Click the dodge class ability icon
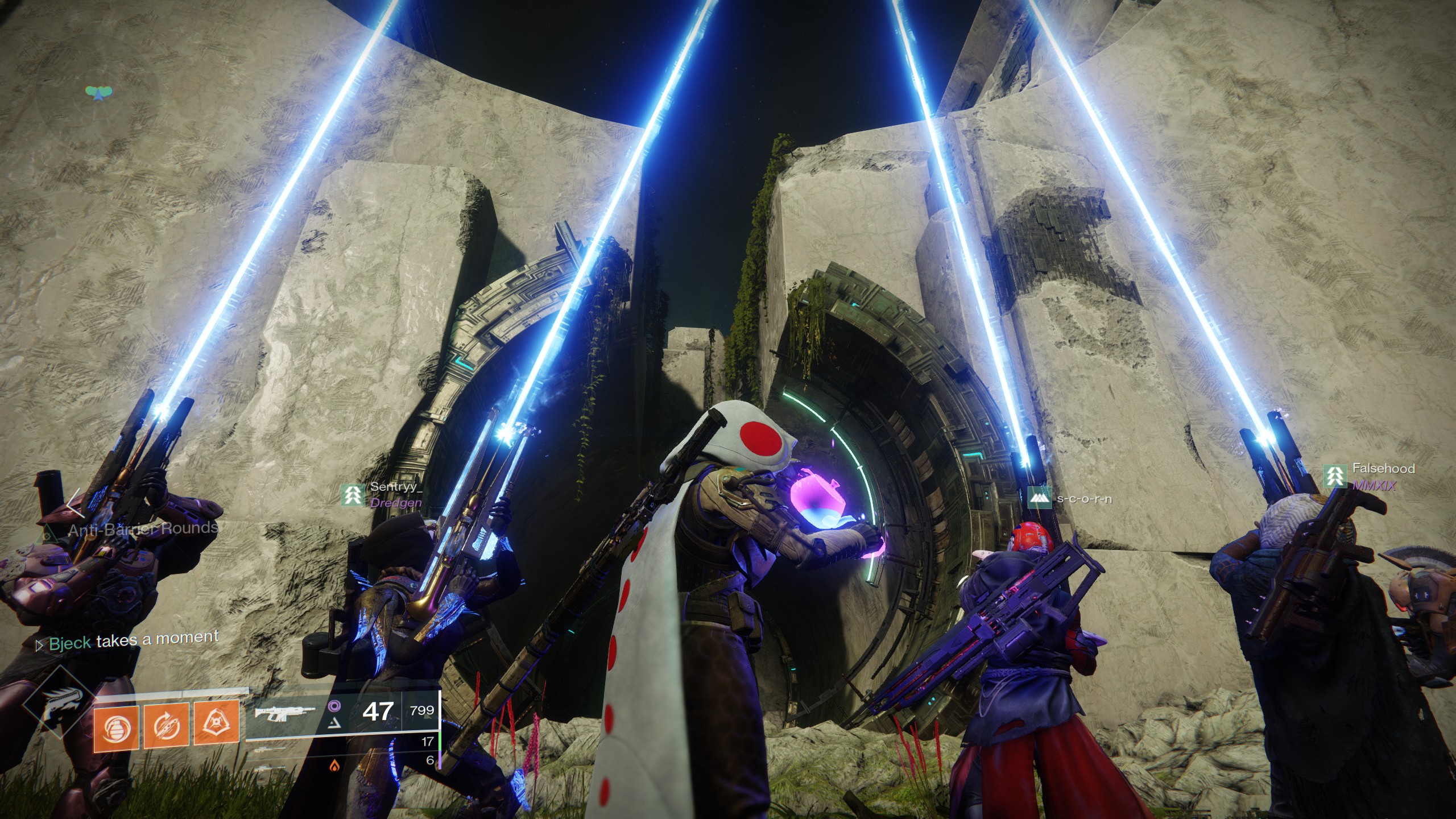Image resolution: width=1456 pixels, height=819 pixels. [166, 726]
